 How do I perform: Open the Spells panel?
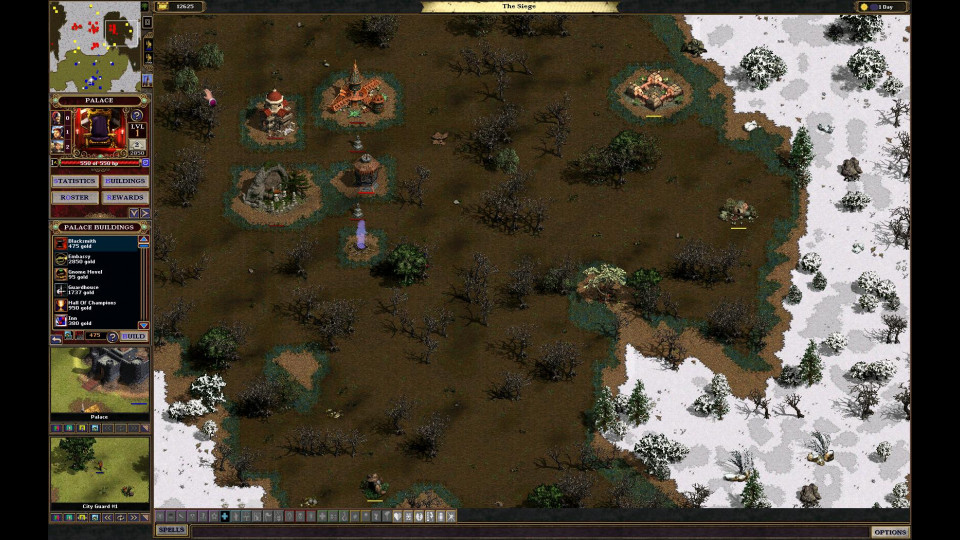pos(172,530)
